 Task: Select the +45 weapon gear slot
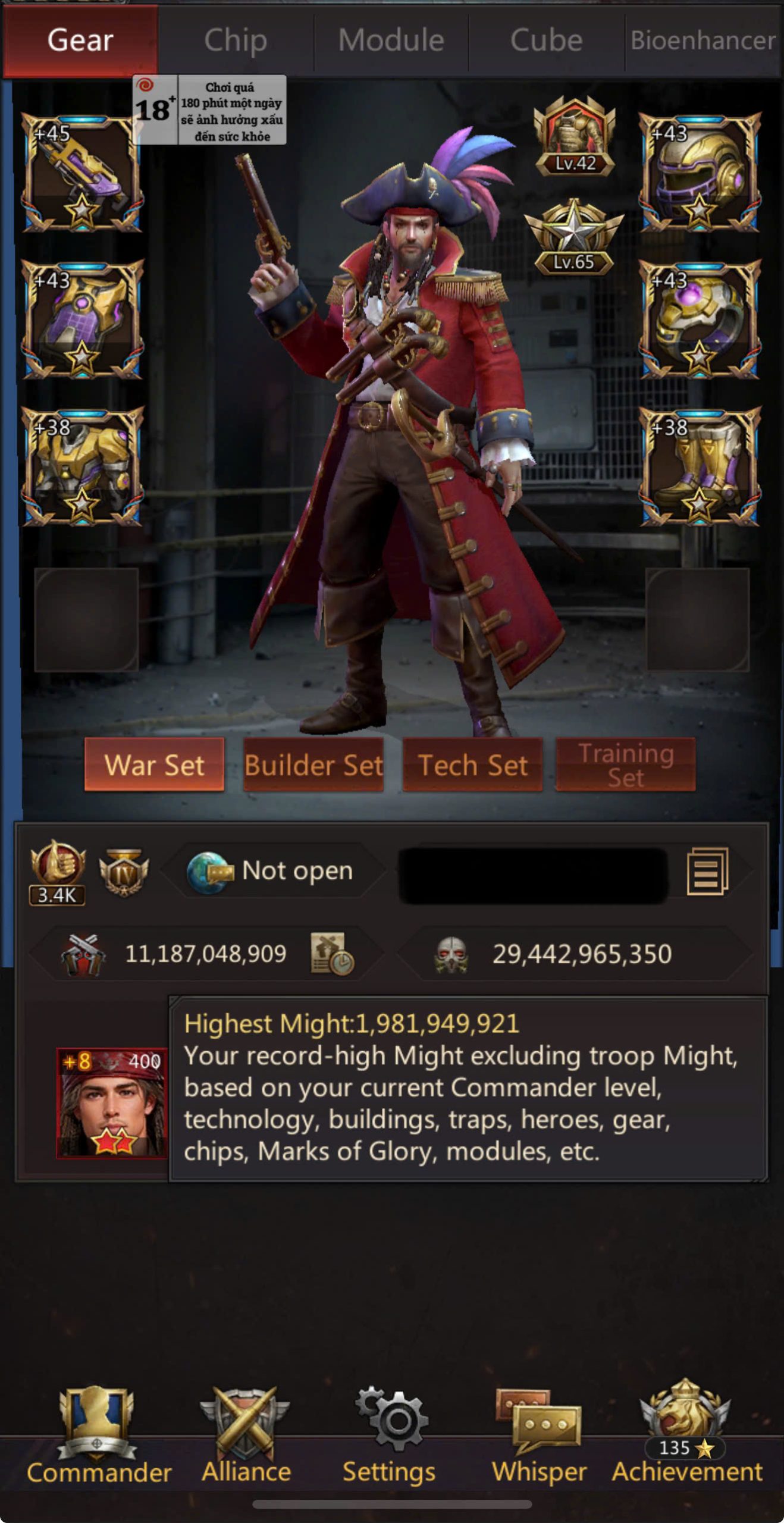point(82,173)
